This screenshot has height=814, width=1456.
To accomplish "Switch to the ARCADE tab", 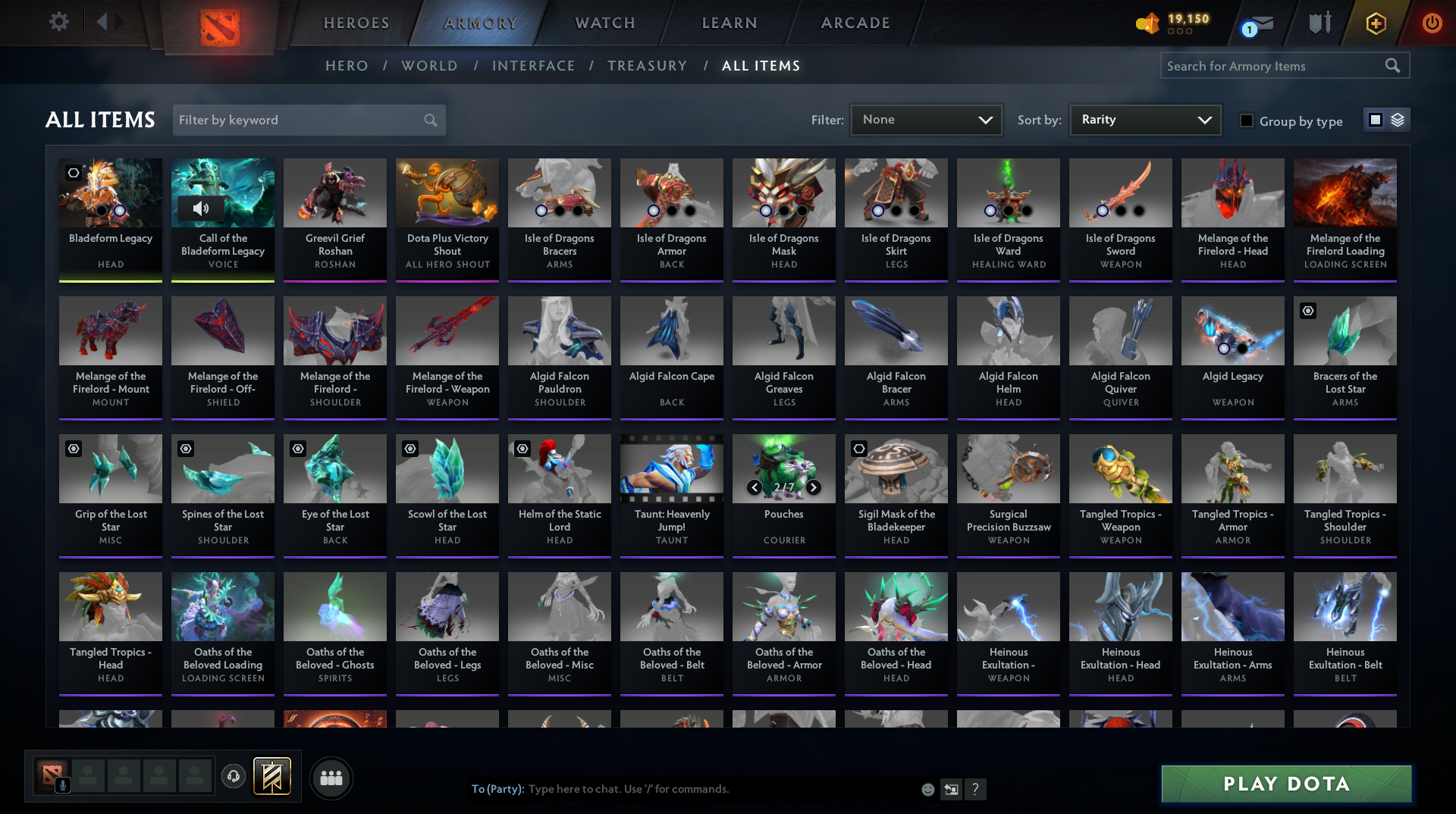I will 855,23.
